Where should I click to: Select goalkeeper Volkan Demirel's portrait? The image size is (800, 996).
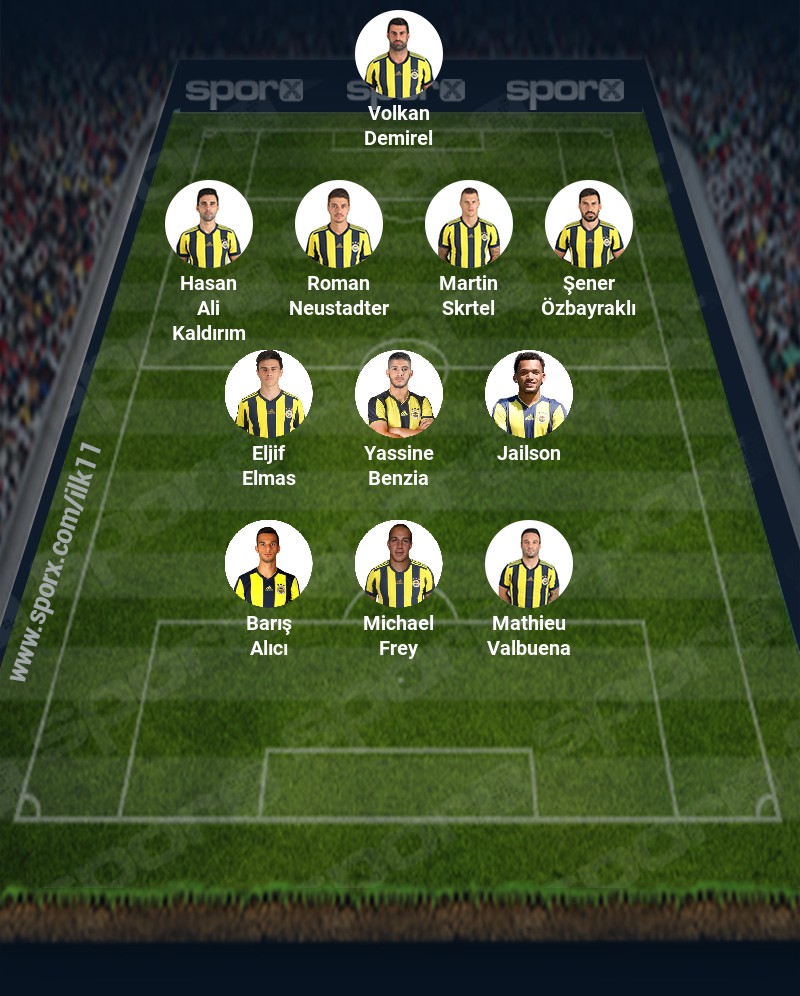tap(399, 55)
